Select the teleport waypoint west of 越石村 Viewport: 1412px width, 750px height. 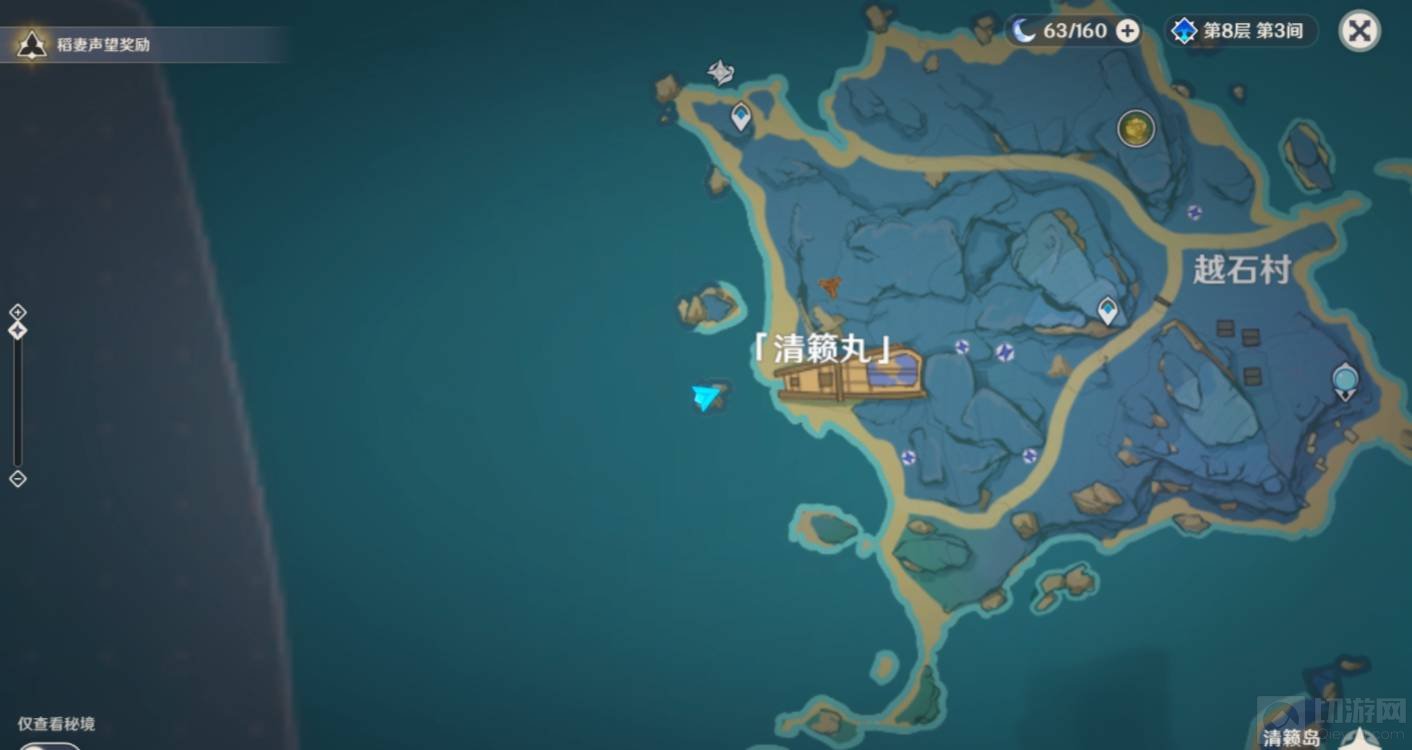point(1107,310)
